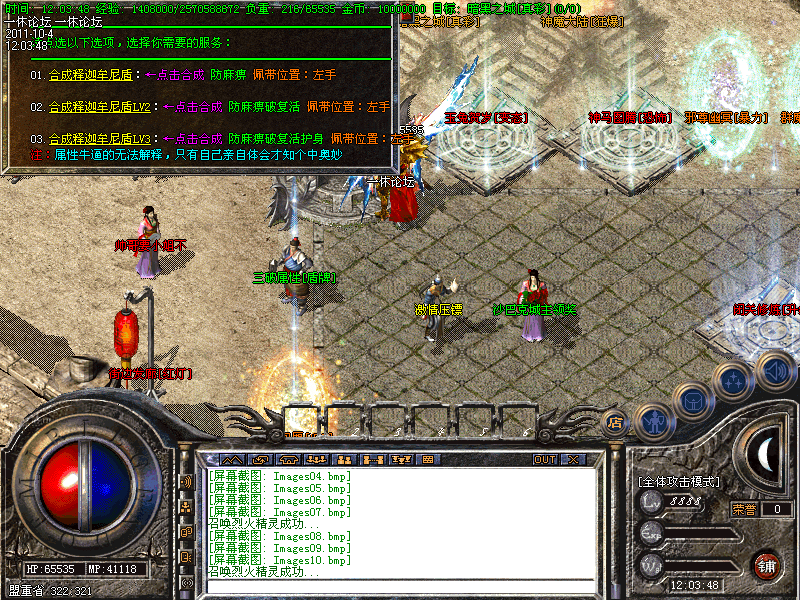Pick the 合成释迦牟尼盾LV3 dialogue option

(103, 138)
